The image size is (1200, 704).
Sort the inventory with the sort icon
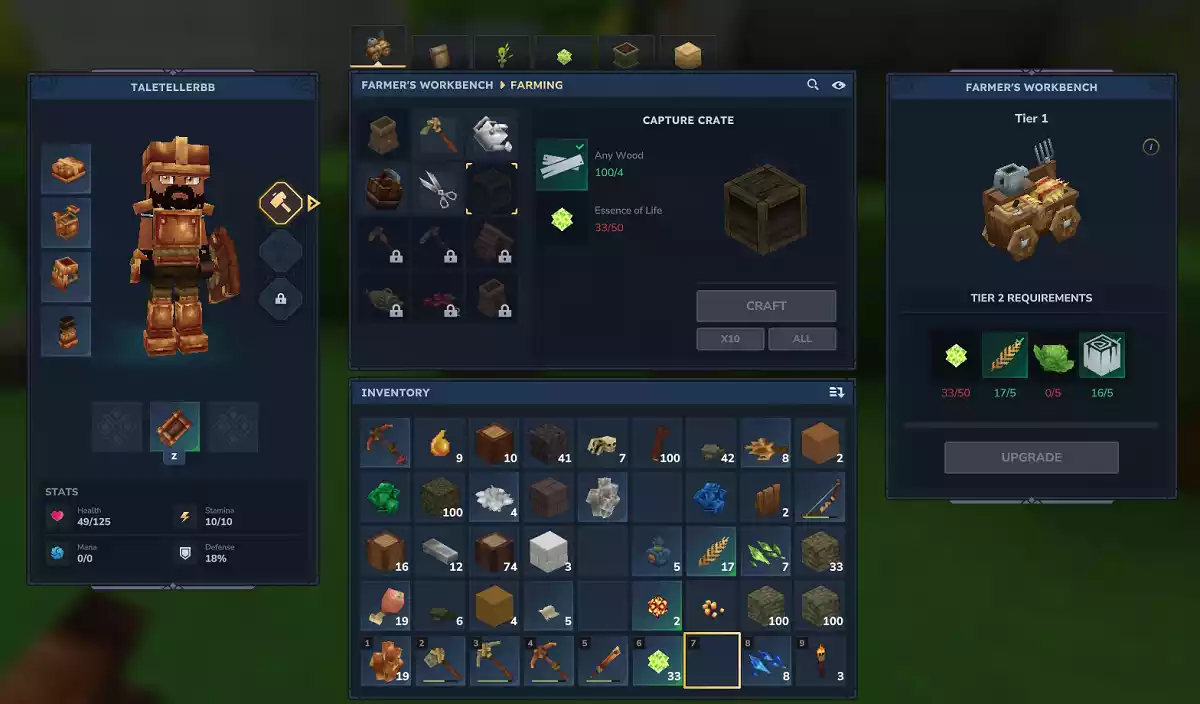(836, 393)
